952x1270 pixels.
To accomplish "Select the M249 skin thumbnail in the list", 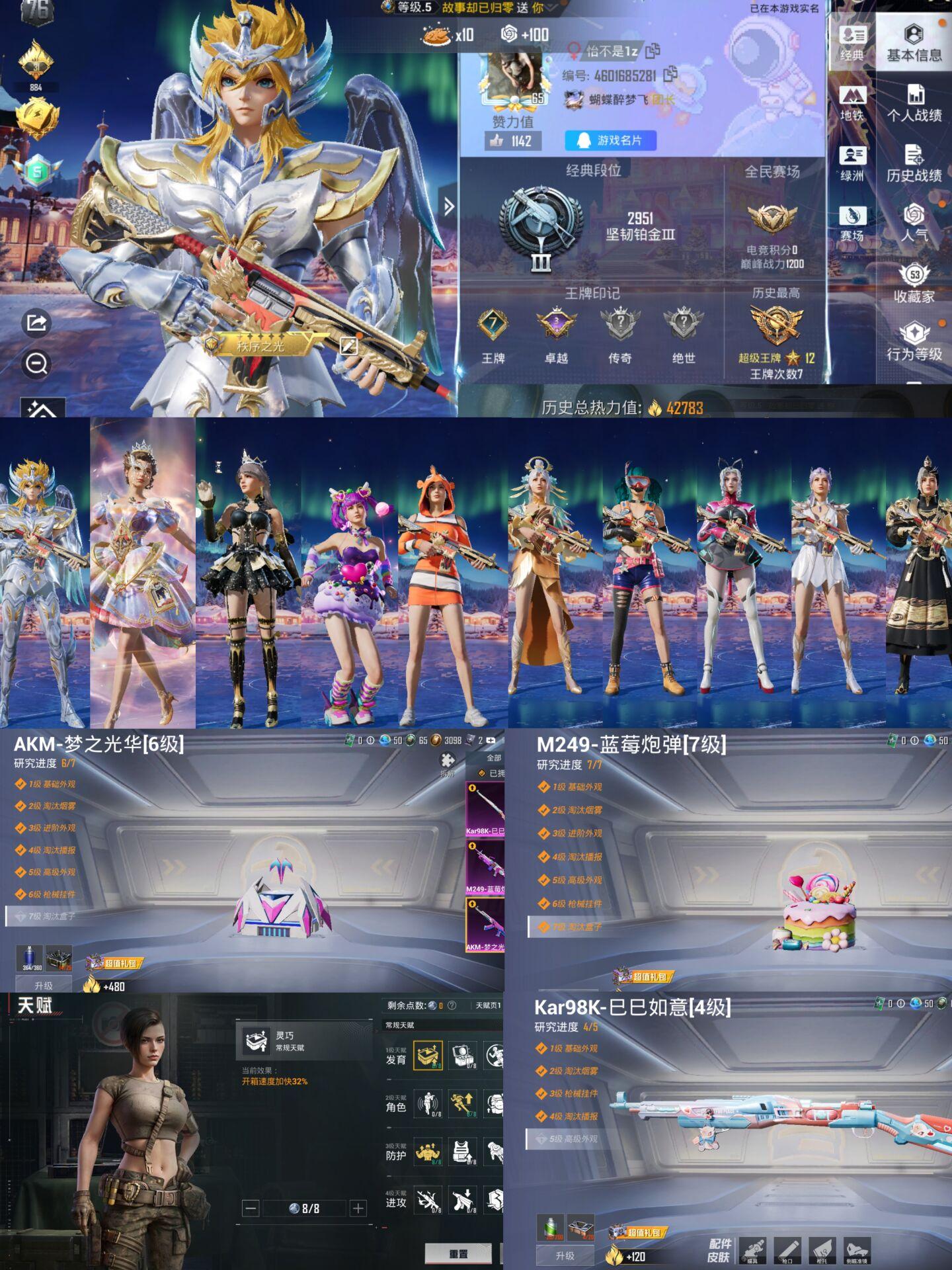I will [x=485, y=868].
